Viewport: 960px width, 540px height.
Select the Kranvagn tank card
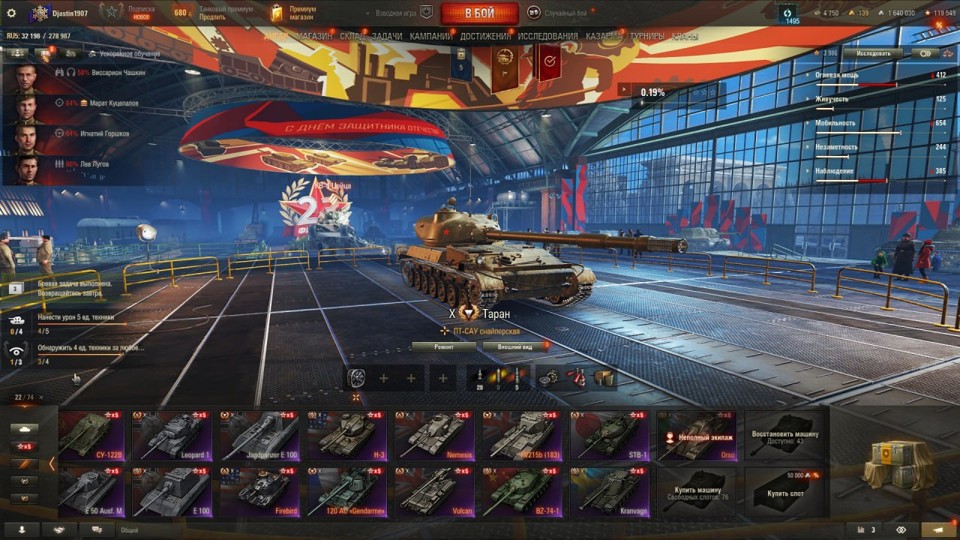coord(609,491)
